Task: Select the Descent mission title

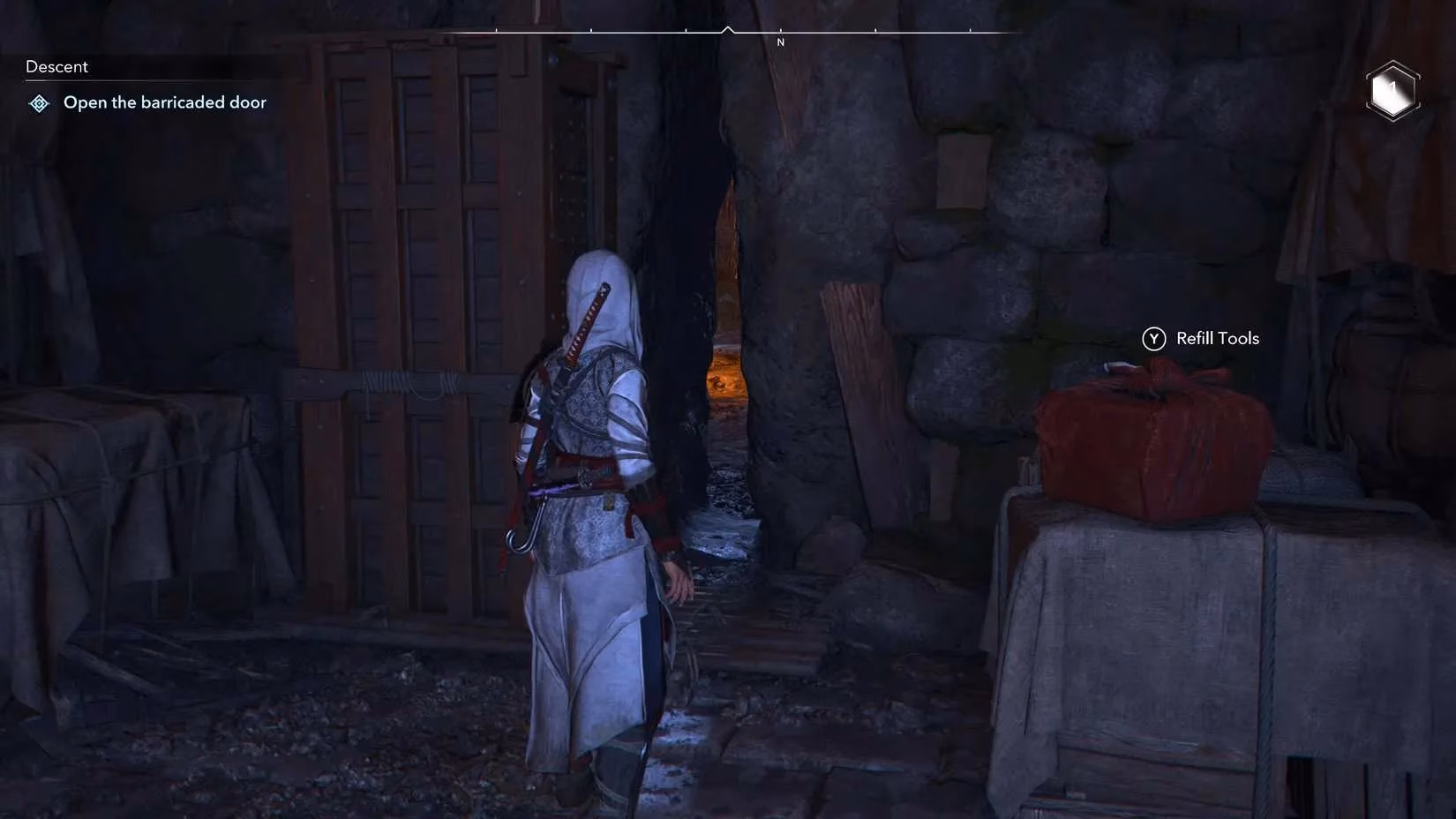Action: click(x=56, y=65)
